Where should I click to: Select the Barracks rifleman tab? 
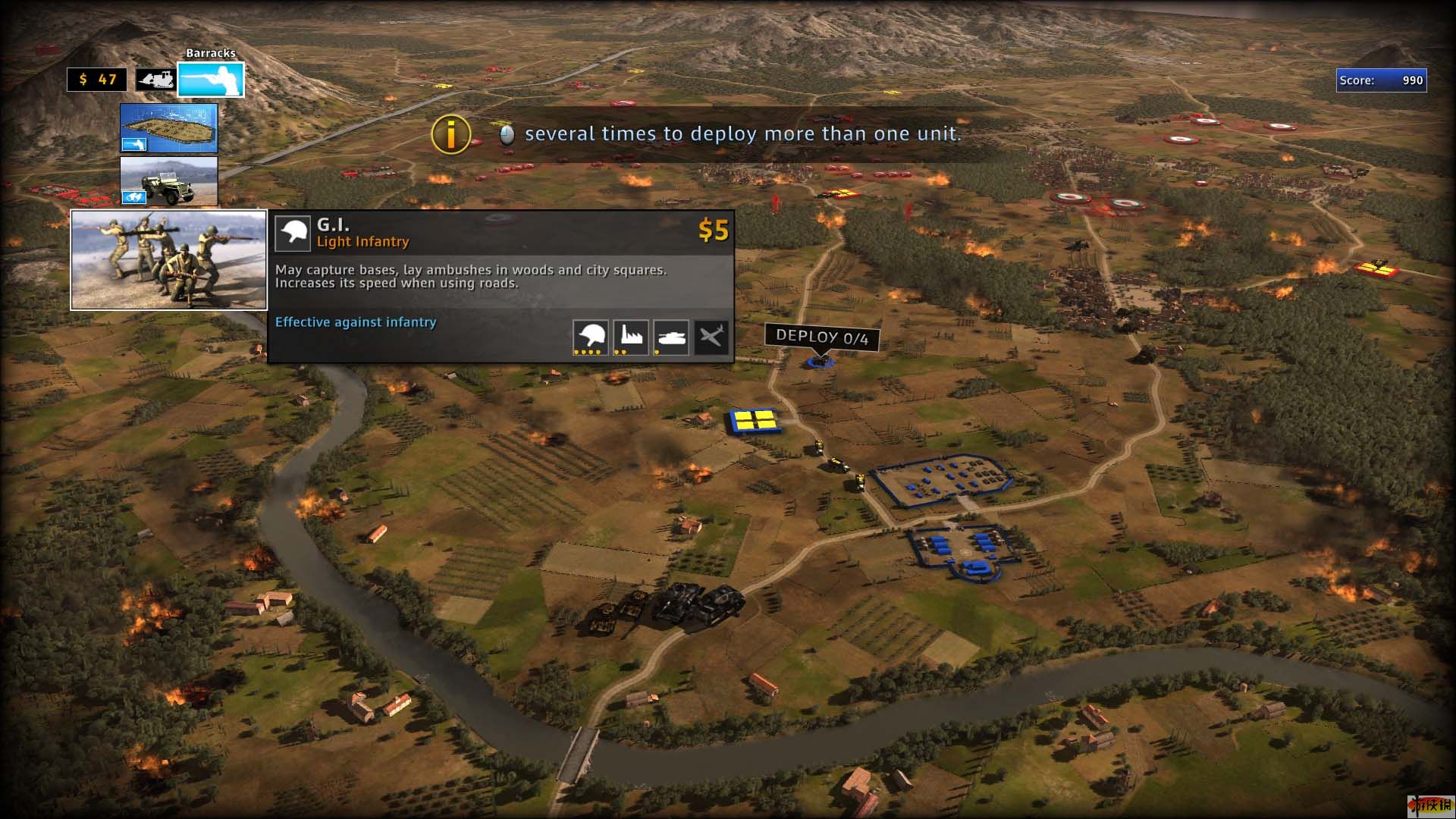(x=211, y=80)
